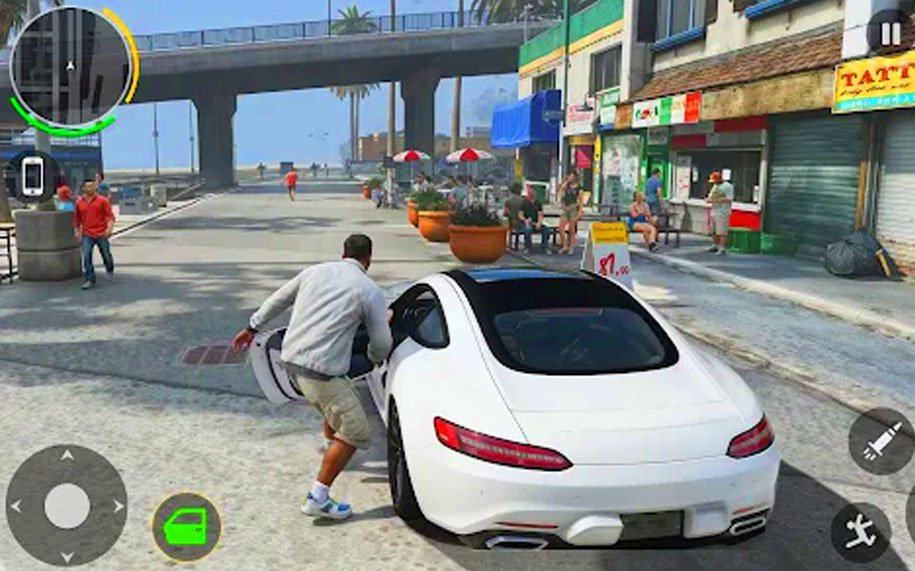Open the circular minimap
Image resolution: width=915 pixels, height=571 pixels.
[x=70, y=68]
